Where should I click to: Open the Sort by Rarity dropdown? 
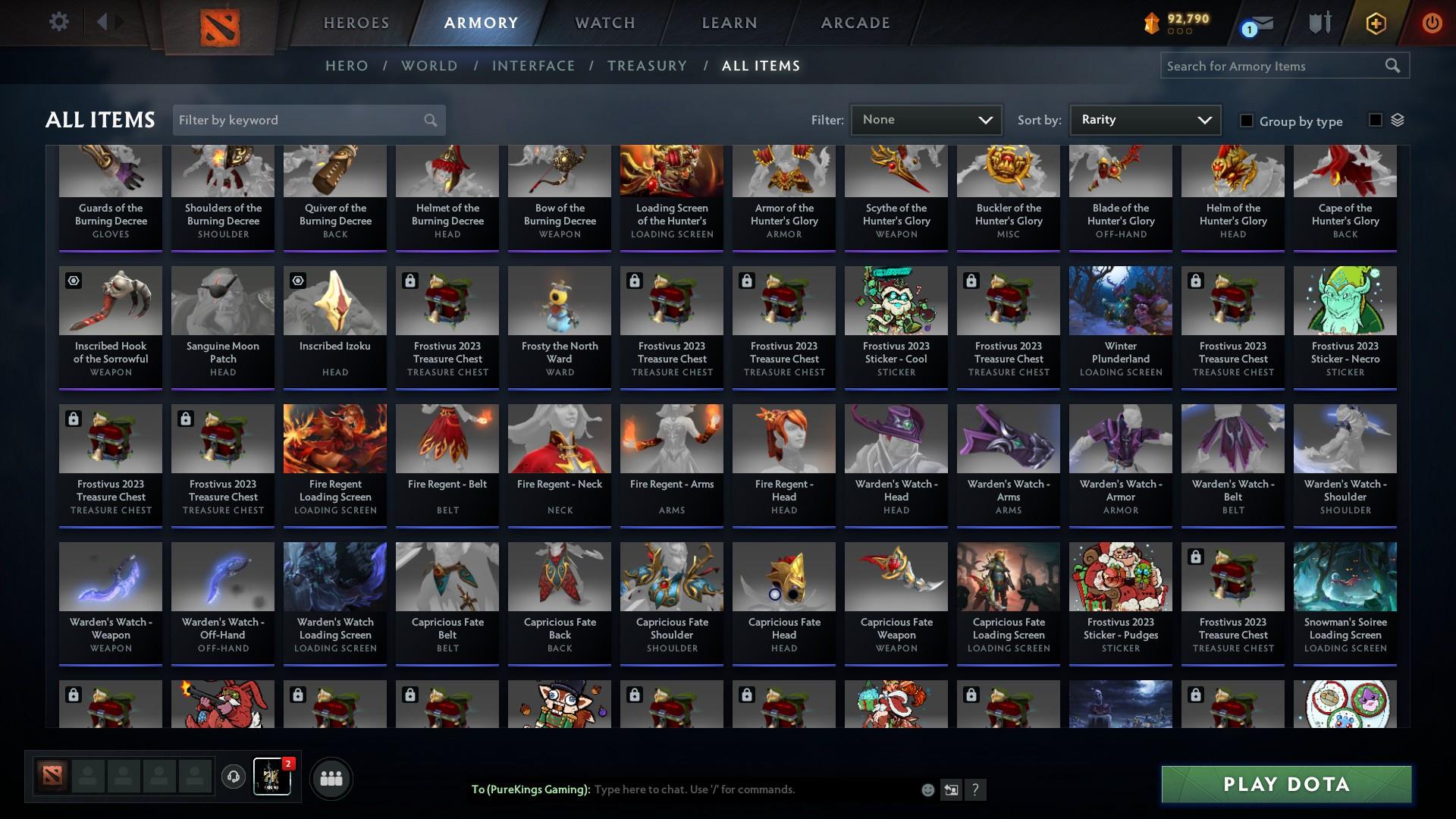click(1144, 119)
